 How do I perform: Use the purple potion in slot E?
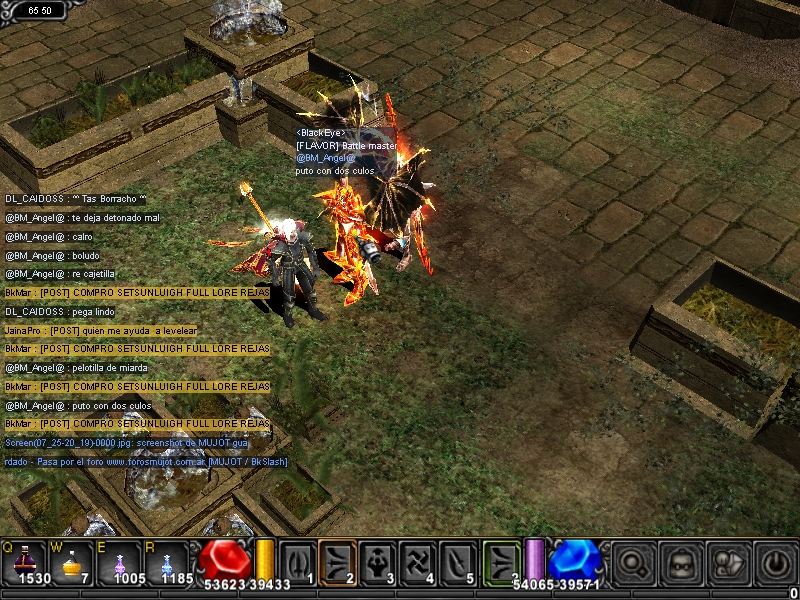click(121, 562)
